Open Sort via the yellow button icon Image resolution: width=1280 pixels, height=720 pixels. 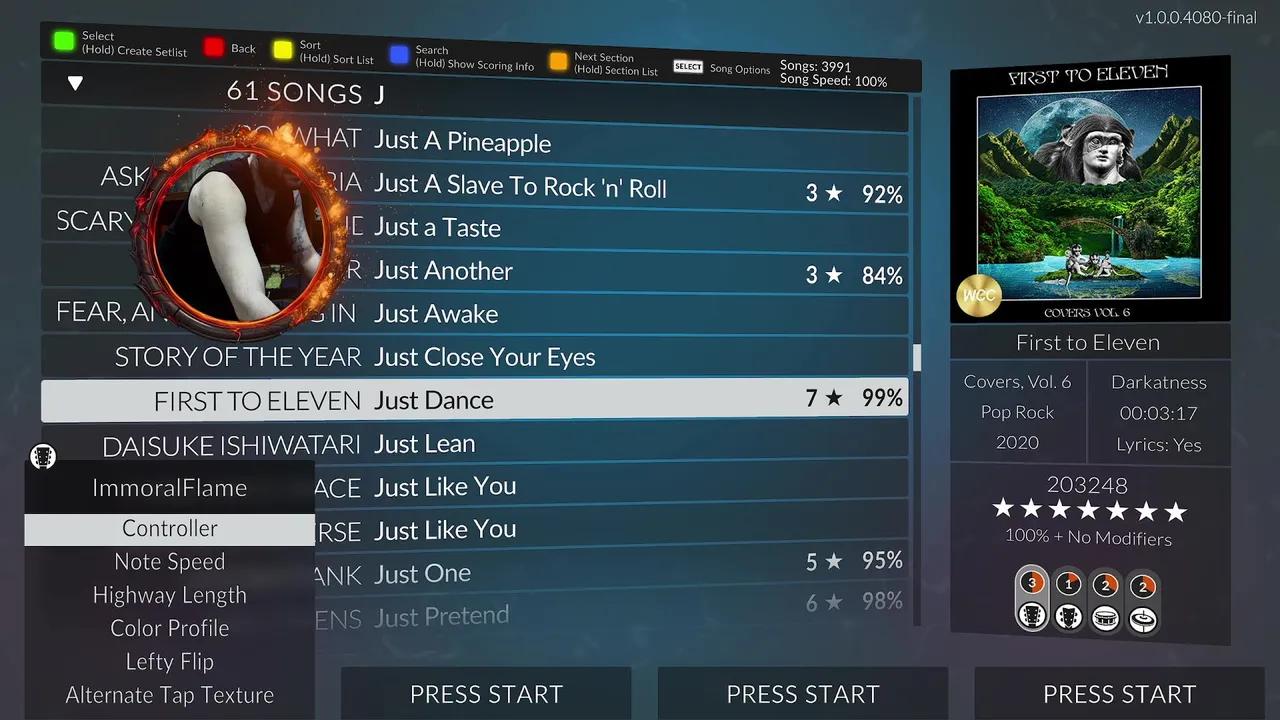click(x=282, y=47)
